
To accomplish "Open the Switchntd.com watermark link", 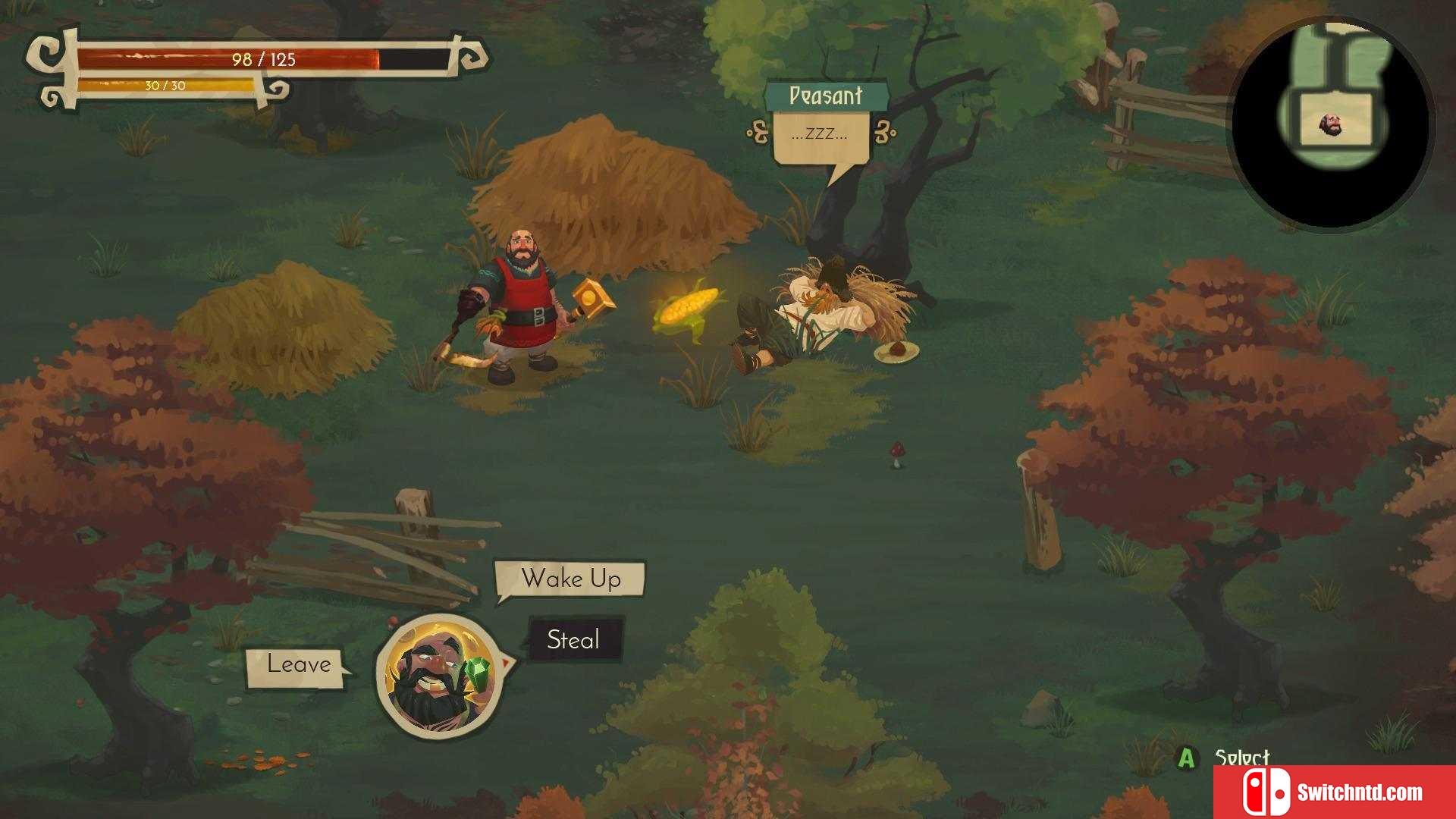I will (x=1335, y=792).
